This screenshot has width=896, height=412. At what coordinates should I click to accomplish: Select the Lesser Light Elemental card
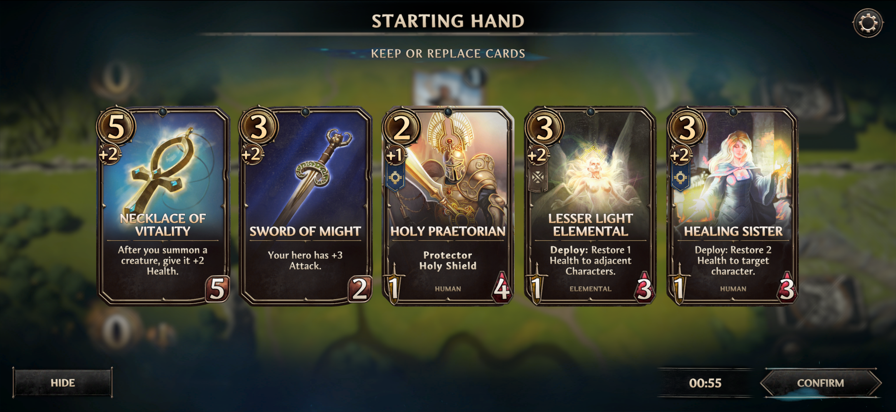(x=590, y=205)
